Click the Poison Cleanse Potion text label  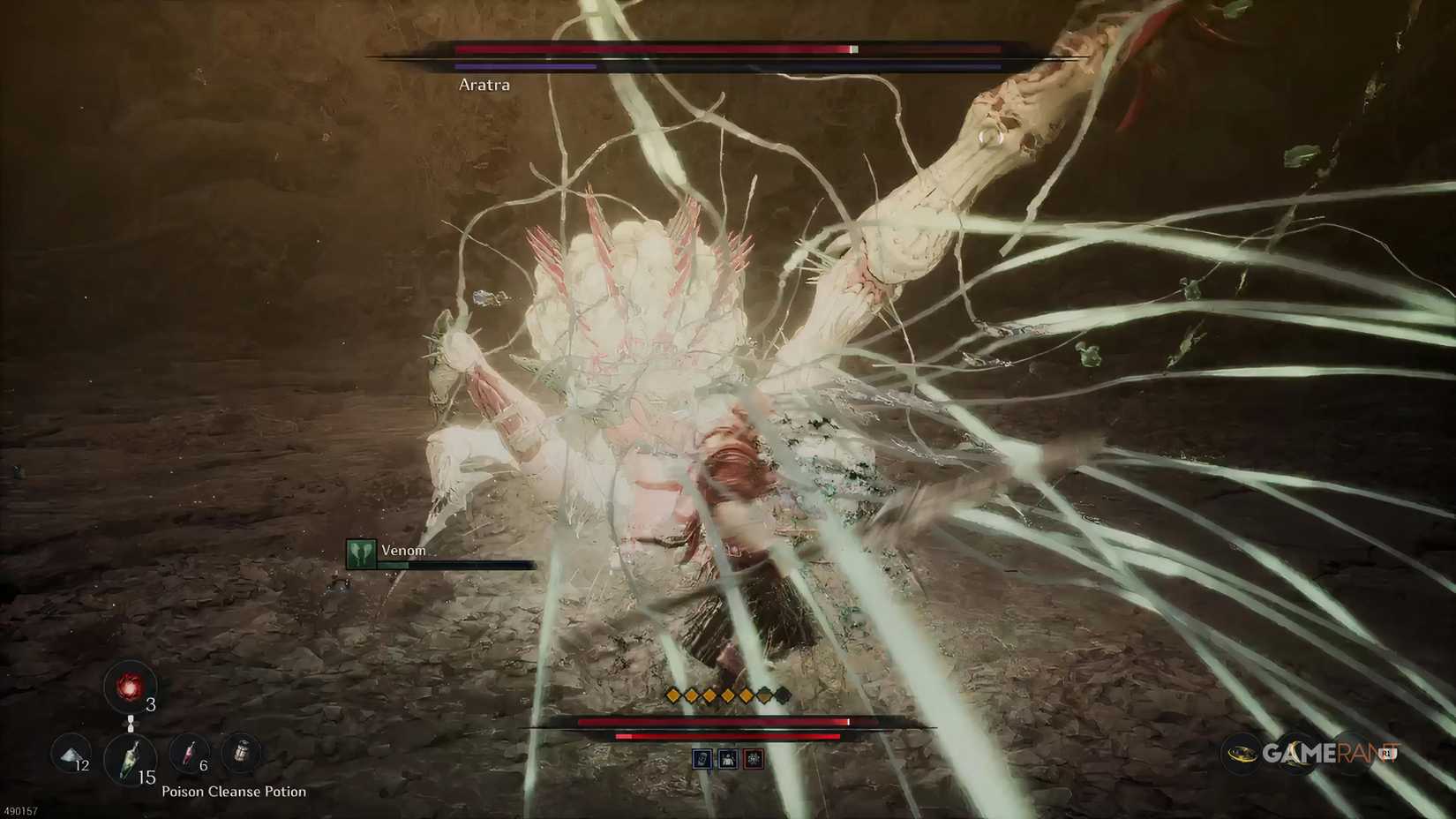click(233, 792)
